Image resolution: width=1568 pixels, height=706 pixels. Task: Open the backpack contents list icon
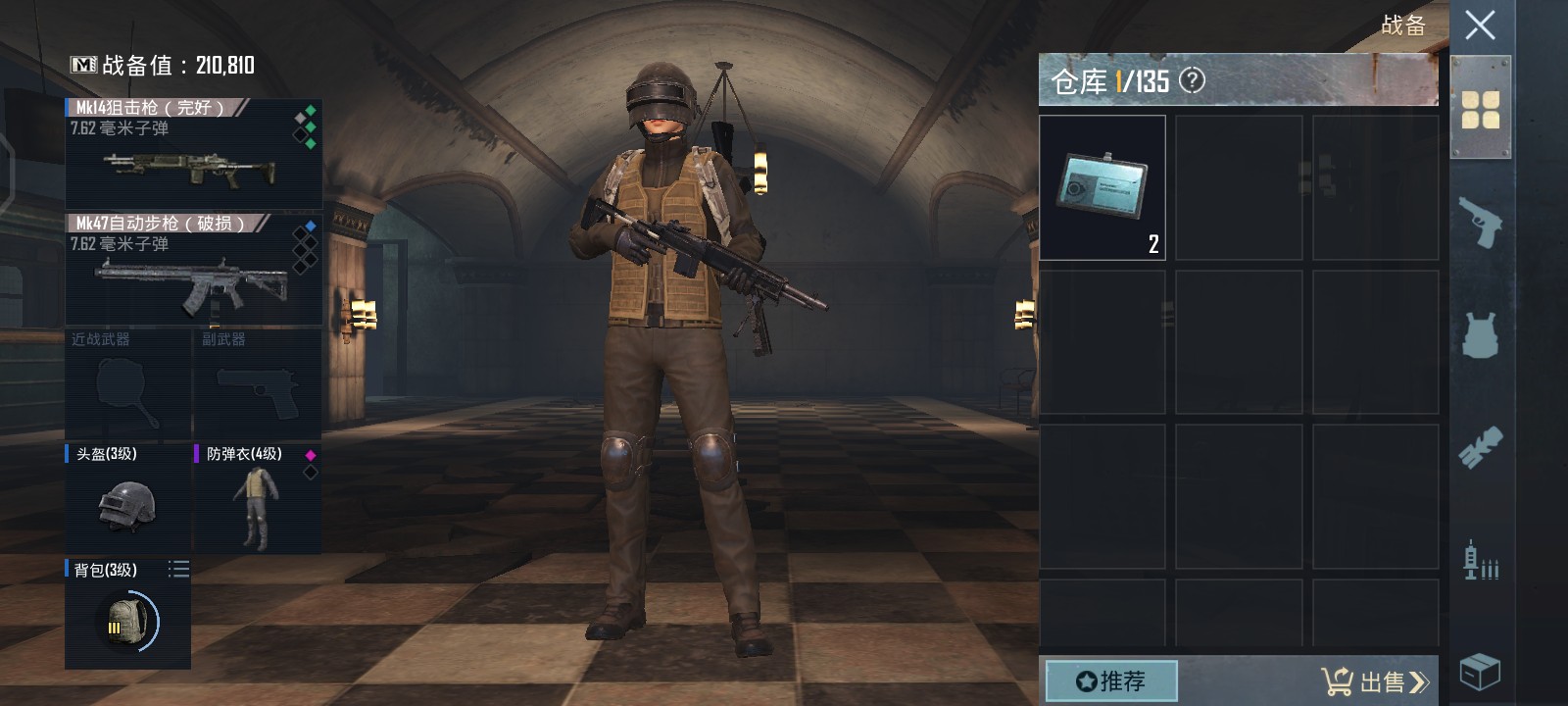tap(178, 570)
